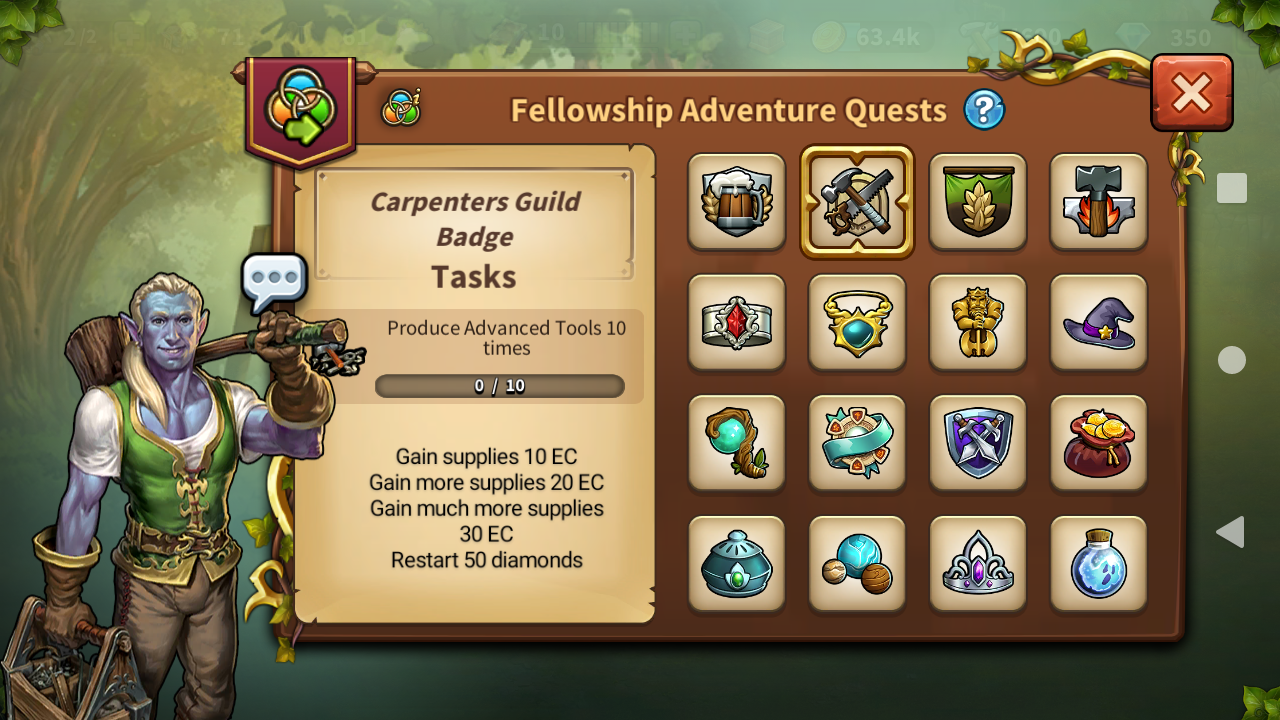Open the blue ribbon scroll badge
The width and height of the screenshot is (1280, 720).
click(857, 443)
